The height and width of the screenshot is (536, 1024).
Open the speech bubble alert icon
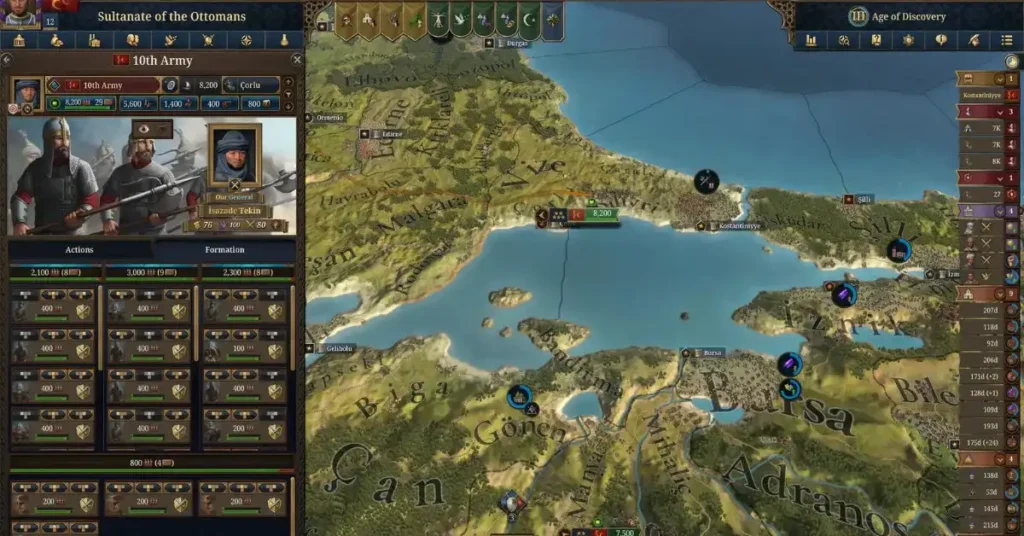pyautogui.click(x=940, y=41)
